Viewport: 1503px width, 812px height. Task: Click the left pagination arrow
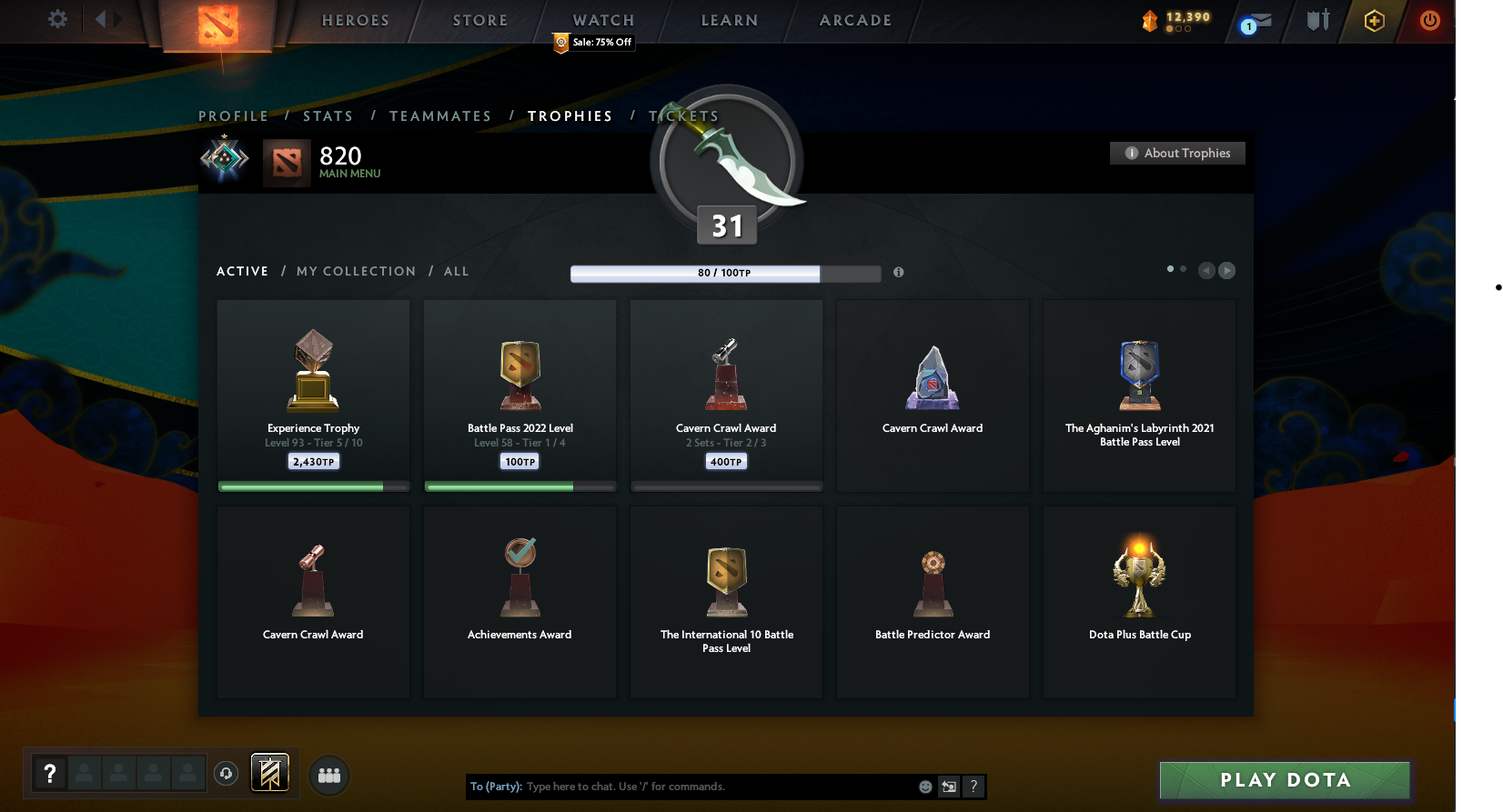1206,270
